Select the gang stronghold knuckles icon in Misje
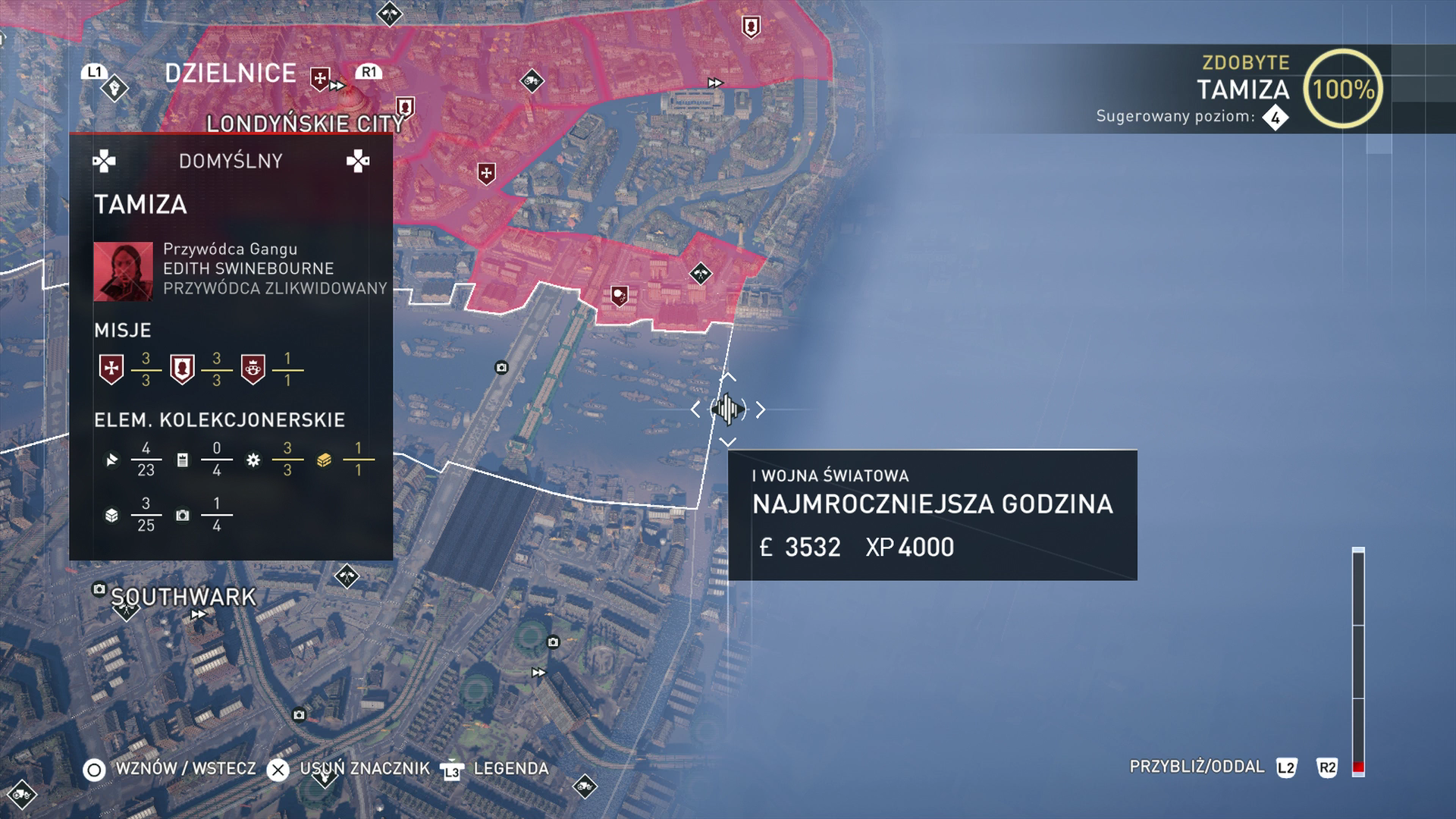Screen dimensions: 1456x819 pos(253,369)
